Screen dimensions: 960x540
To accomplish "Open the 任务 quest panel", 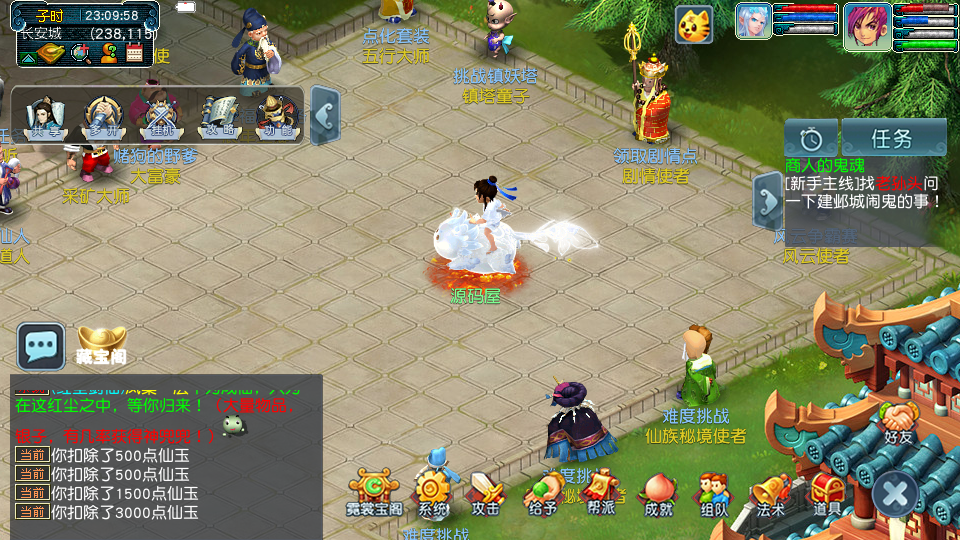I will tap(893, 138).
